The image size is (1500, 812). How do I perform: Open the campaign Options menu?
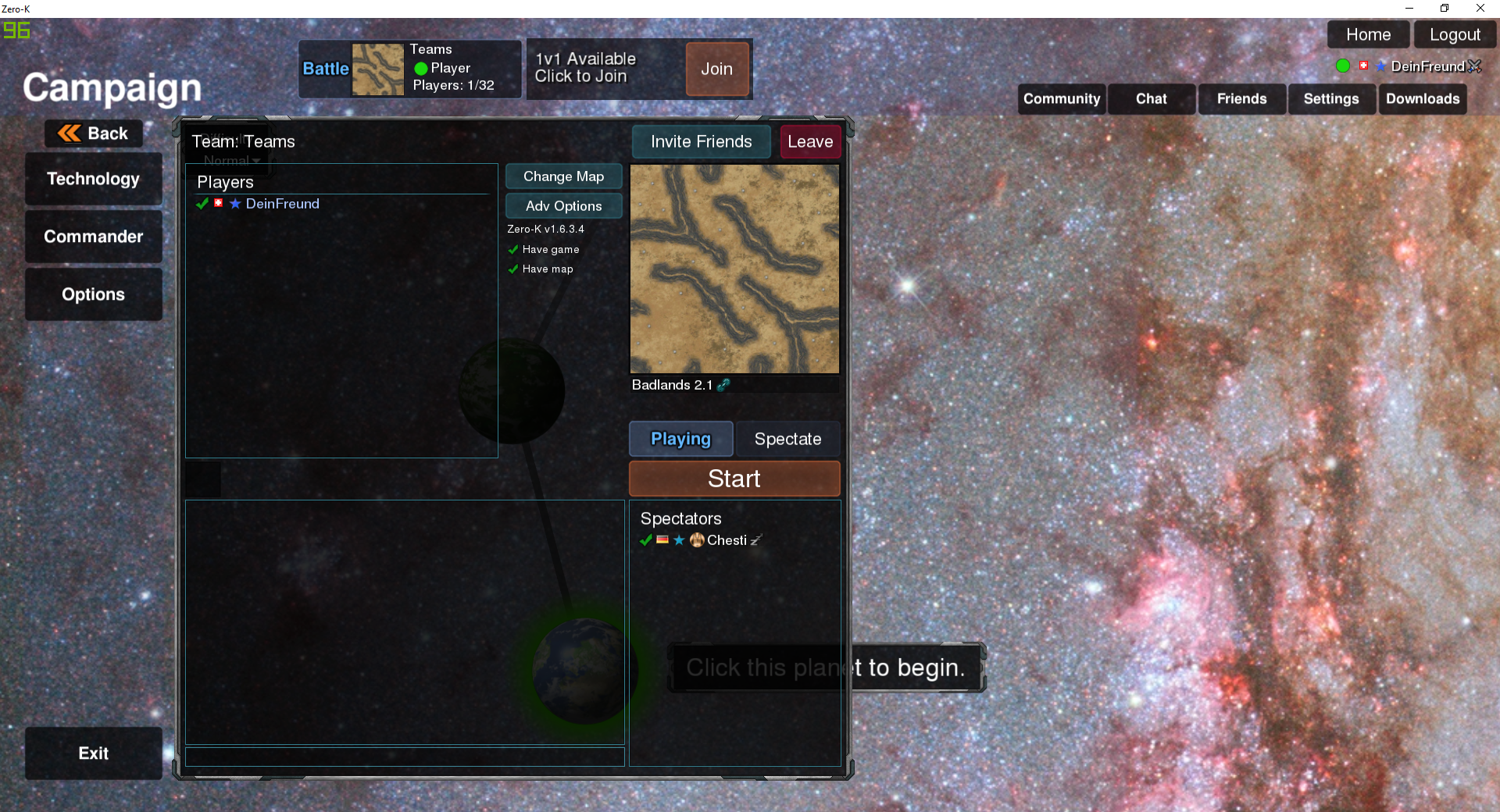tap(93, 294)
